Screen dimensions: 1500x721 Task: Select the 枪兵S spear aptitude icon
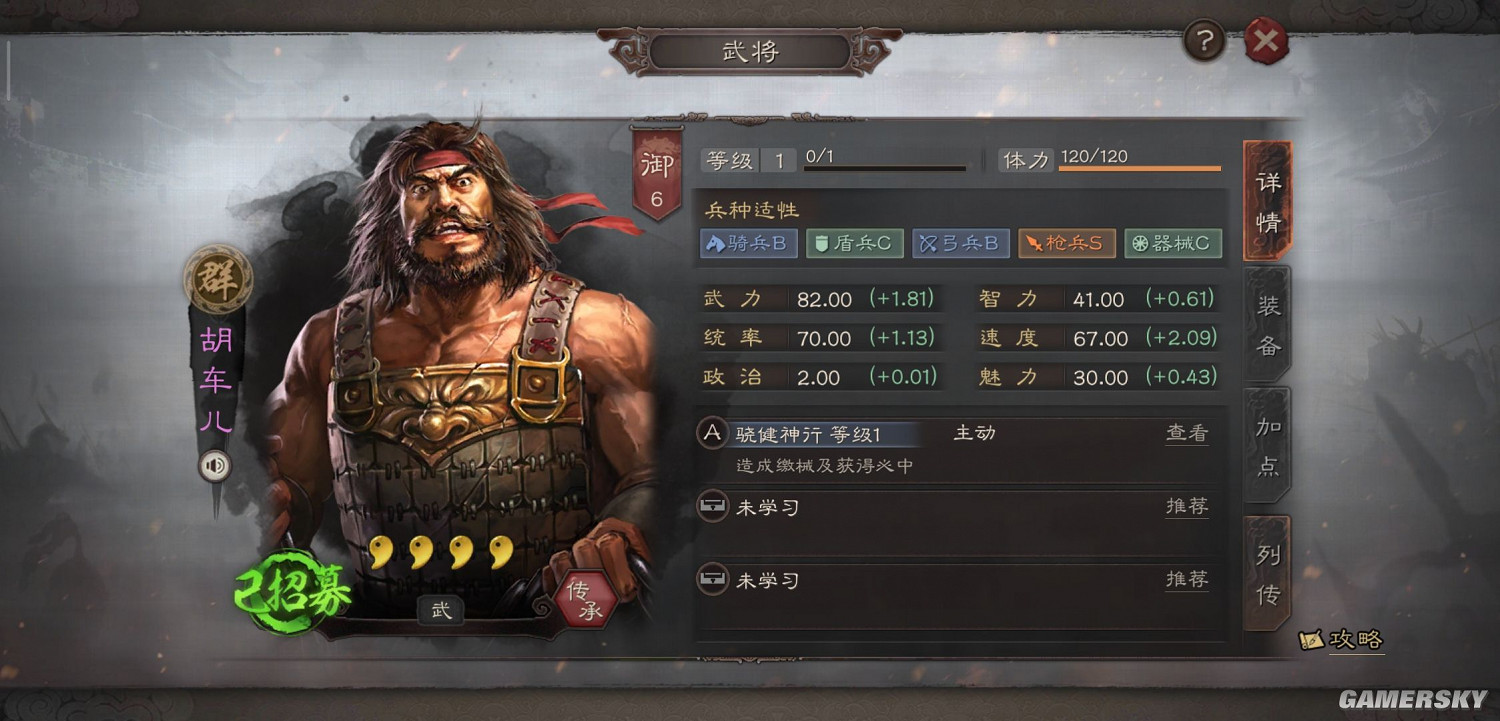(1067, 243)
